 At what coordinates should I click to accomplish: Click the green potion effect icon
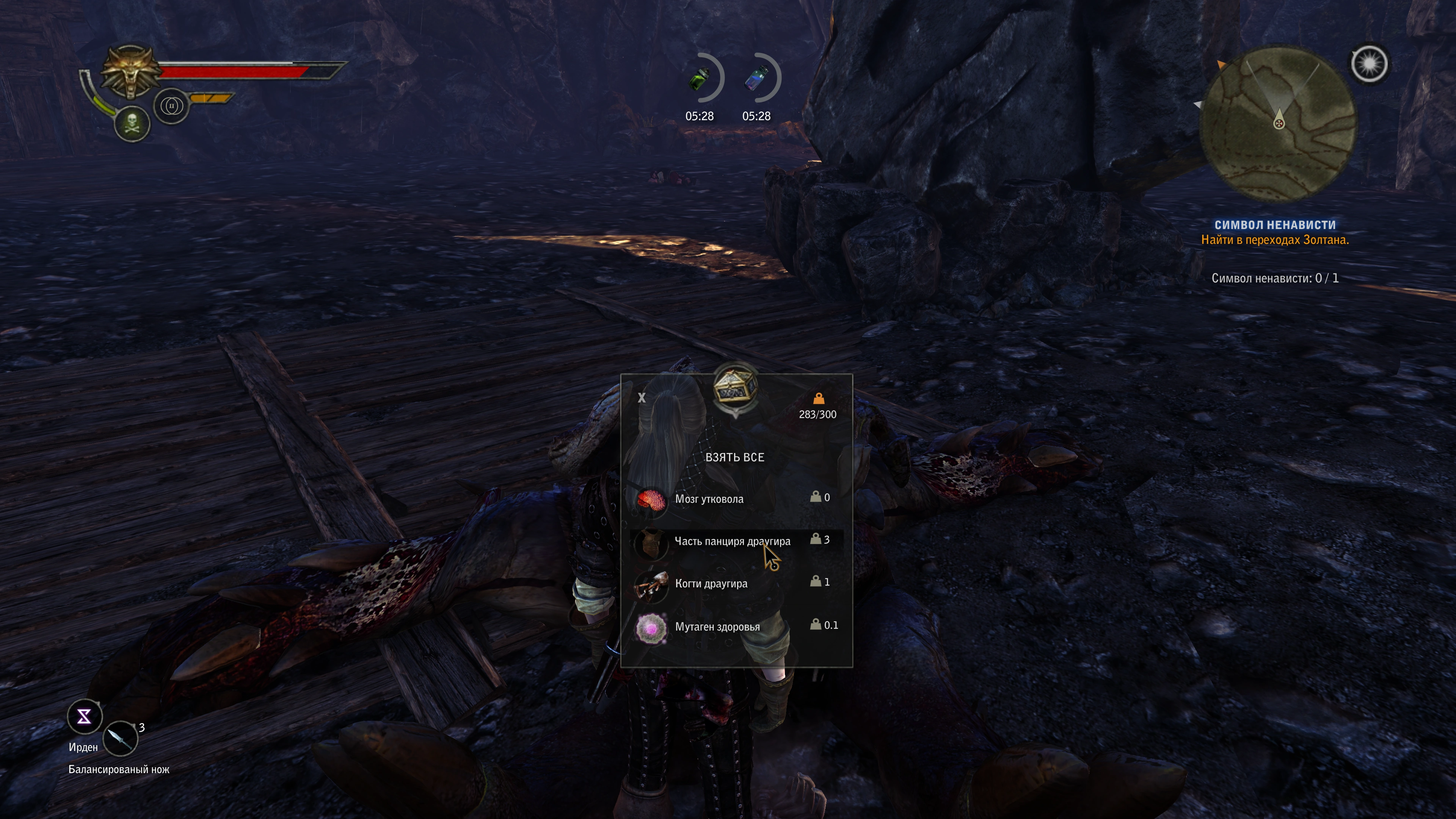[x=700, y=79]
